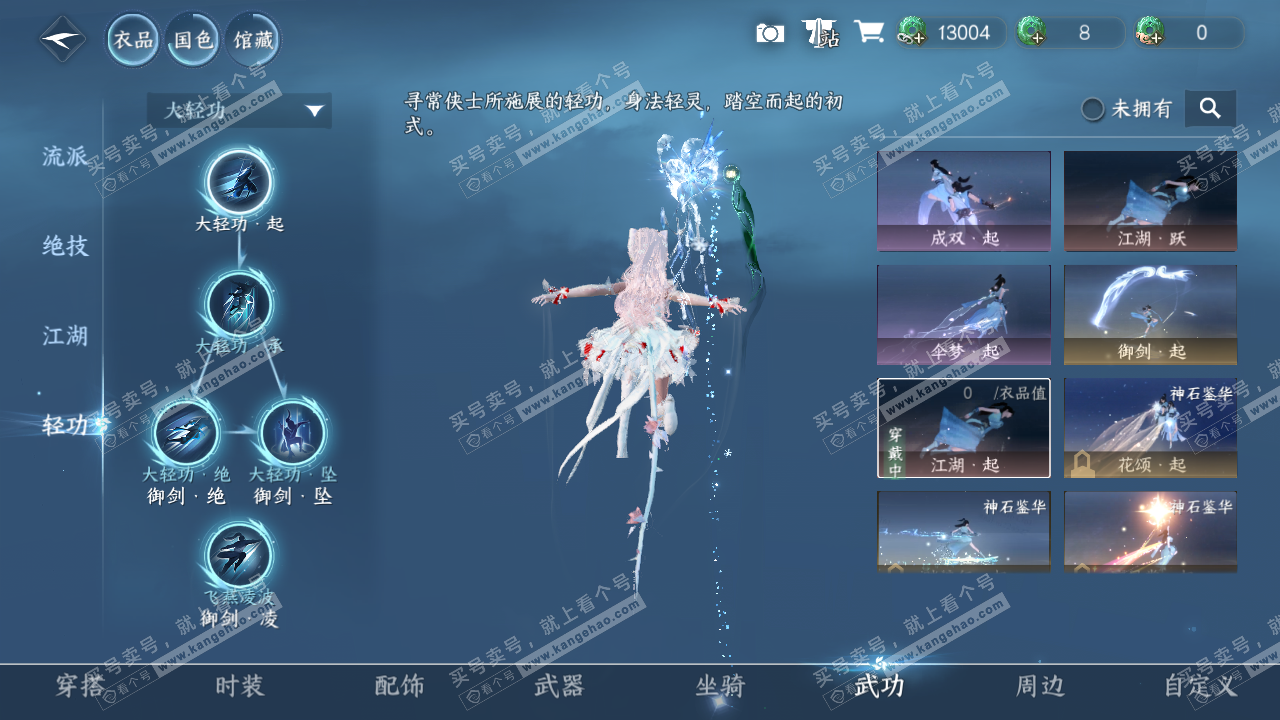
Task: Pick the 御剑·起 thumbnail
Action: (x=1150, y=314)
